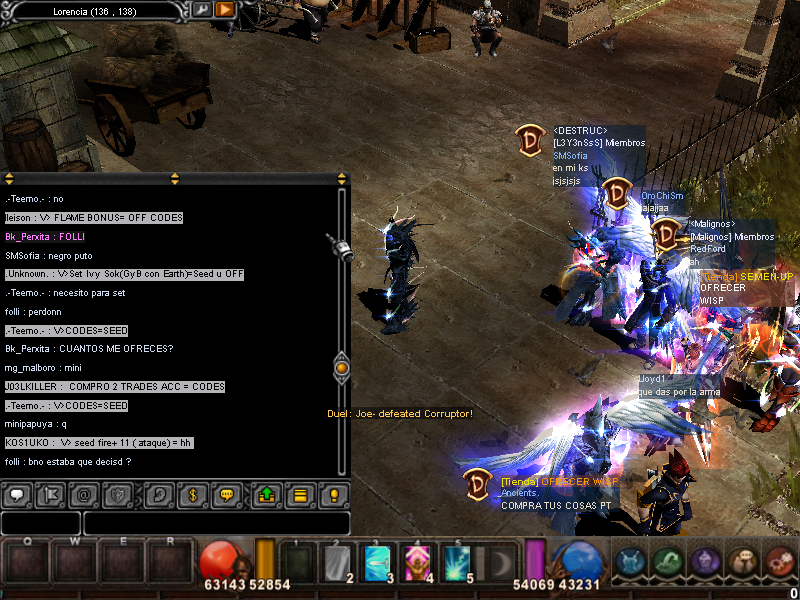Select the speech bubble chat mode button
Screen dimensions: 800x600
pyautogui.click(x=18, y=494)
